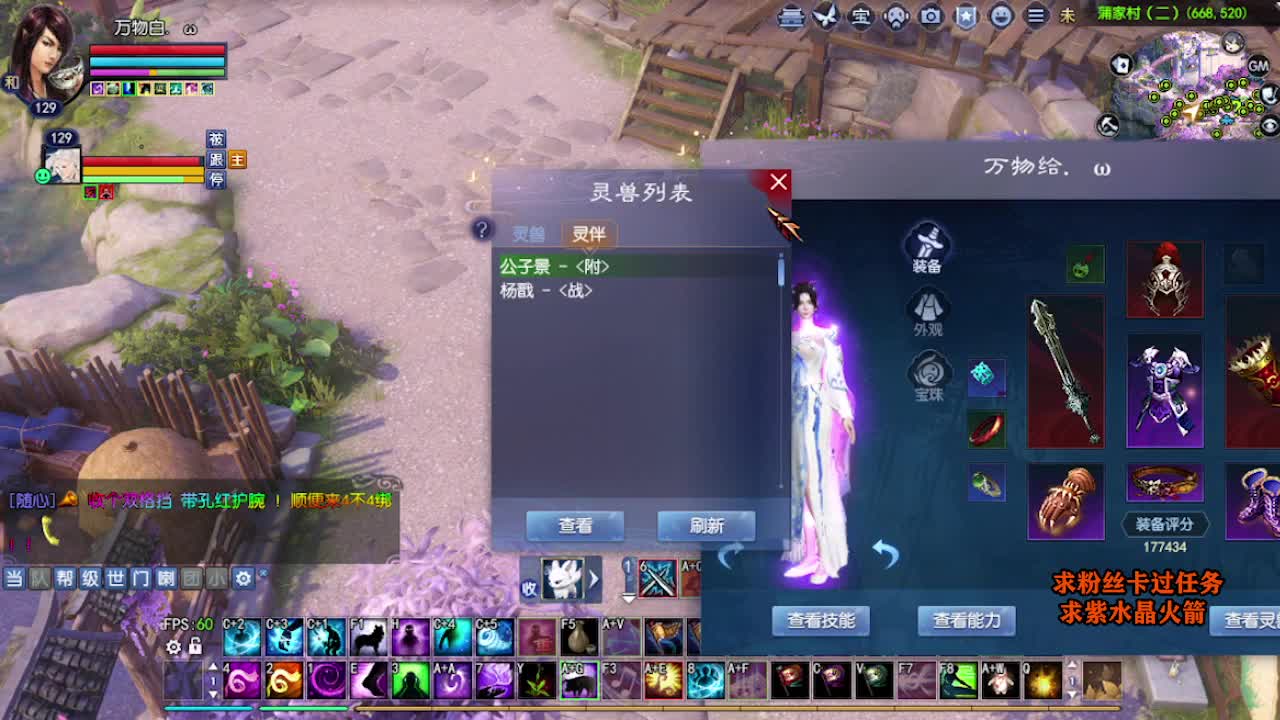Click the down triangle under the buff counter
Image resolution: width=1280 pixels, height=720 pixels.
pos(628,599)
